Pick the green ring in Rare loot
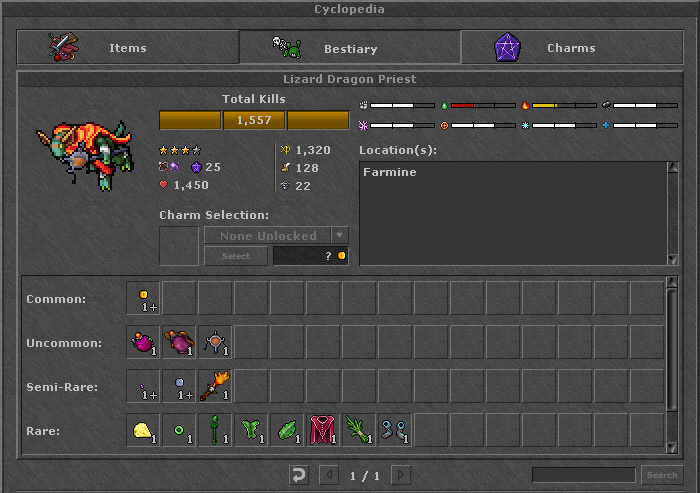This screenshot has width=700, height=493. pos(180,430)
